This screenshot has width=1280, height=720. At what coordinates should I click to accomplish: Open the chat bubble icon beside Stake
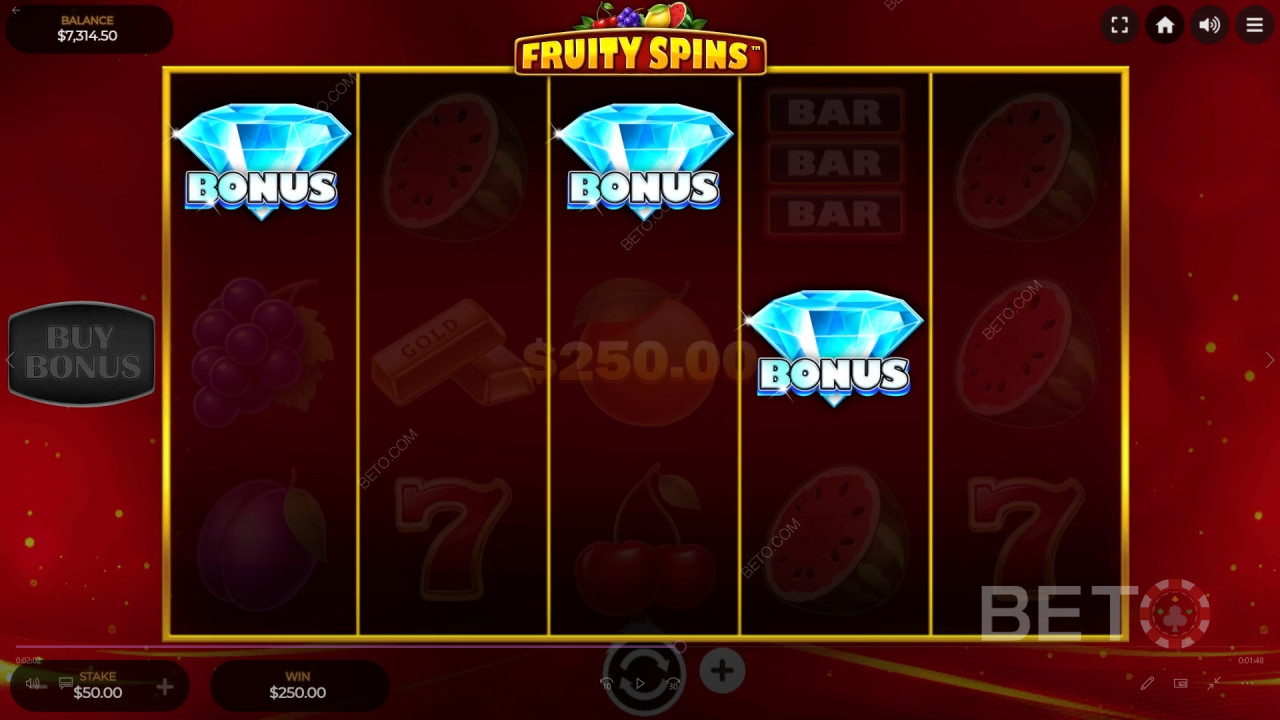66,681
